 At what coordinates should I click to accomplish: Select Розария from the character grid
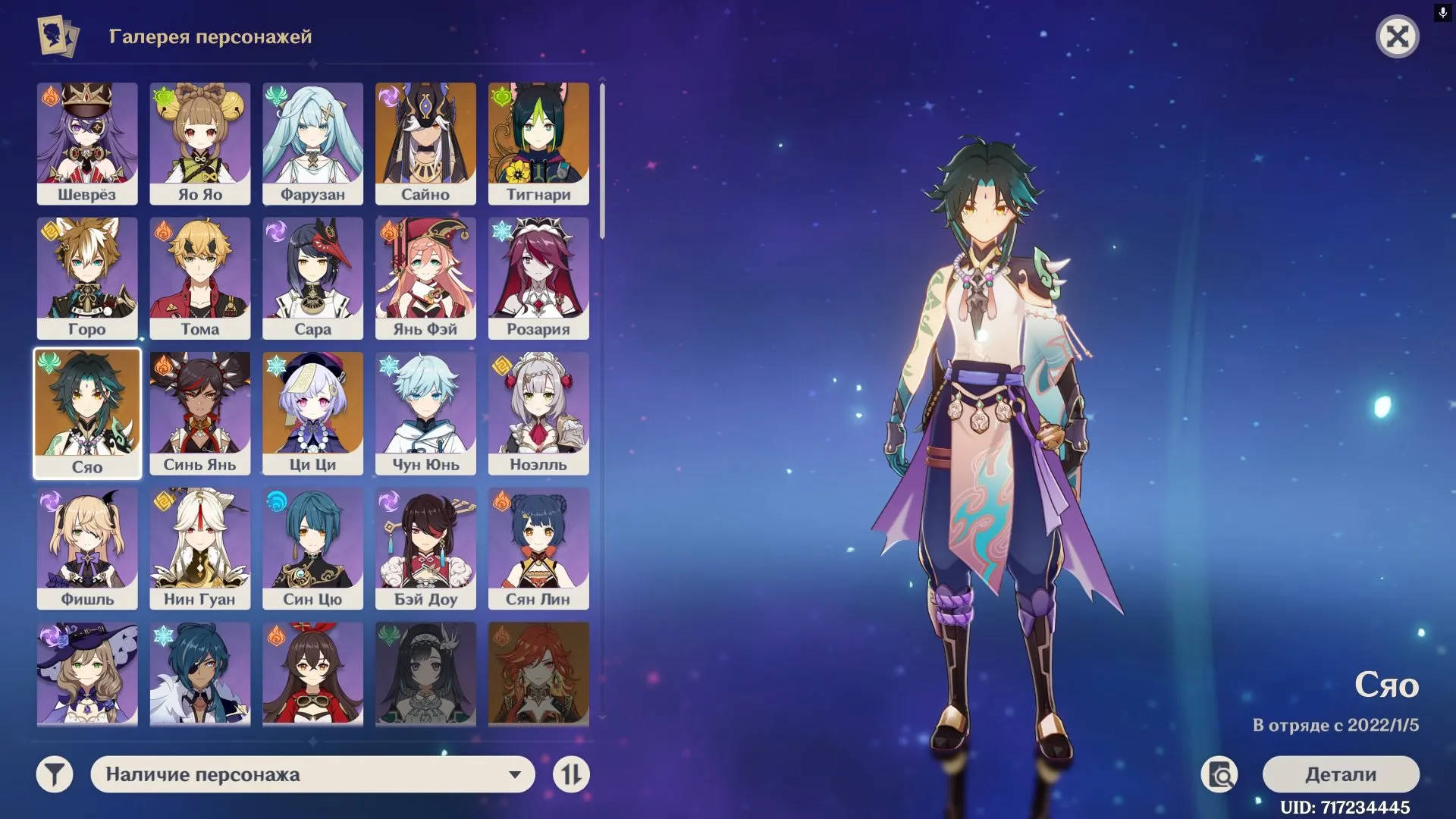tap(538, 278)
